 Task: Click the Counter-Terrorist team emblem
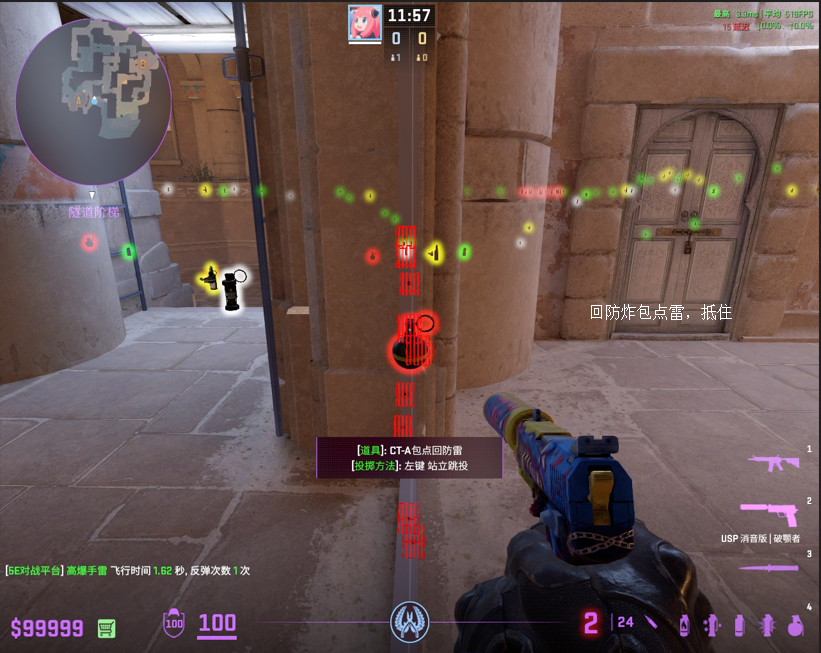pos(409,623)
